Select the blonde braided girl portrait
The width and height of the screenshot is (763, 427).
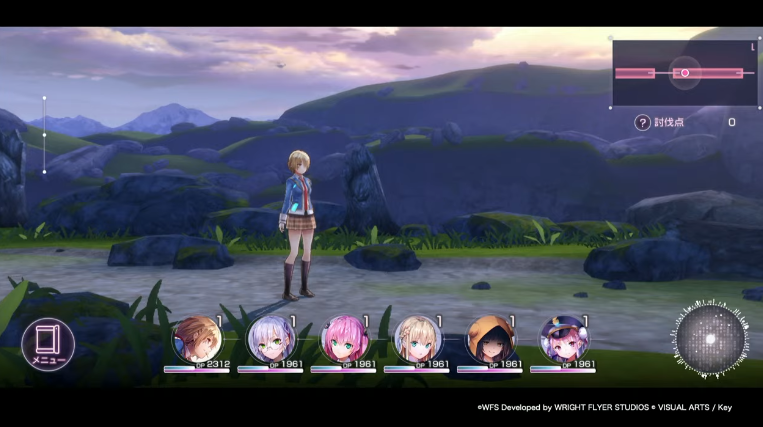pos(417,340)
